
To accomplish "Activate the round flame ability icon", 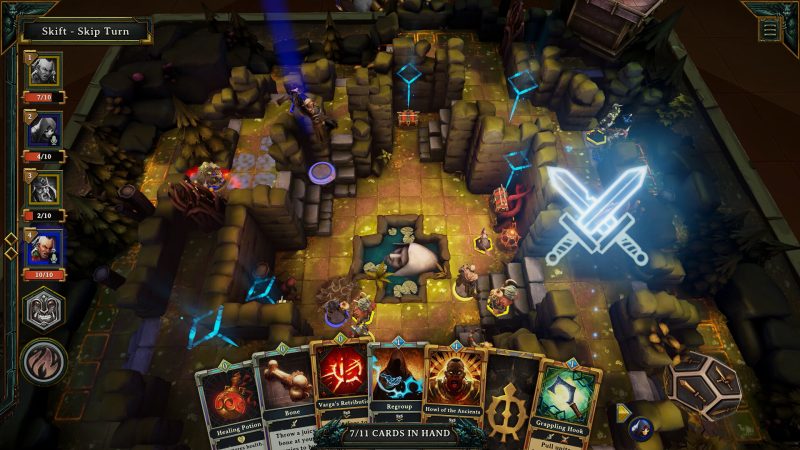I will [44, 361].
